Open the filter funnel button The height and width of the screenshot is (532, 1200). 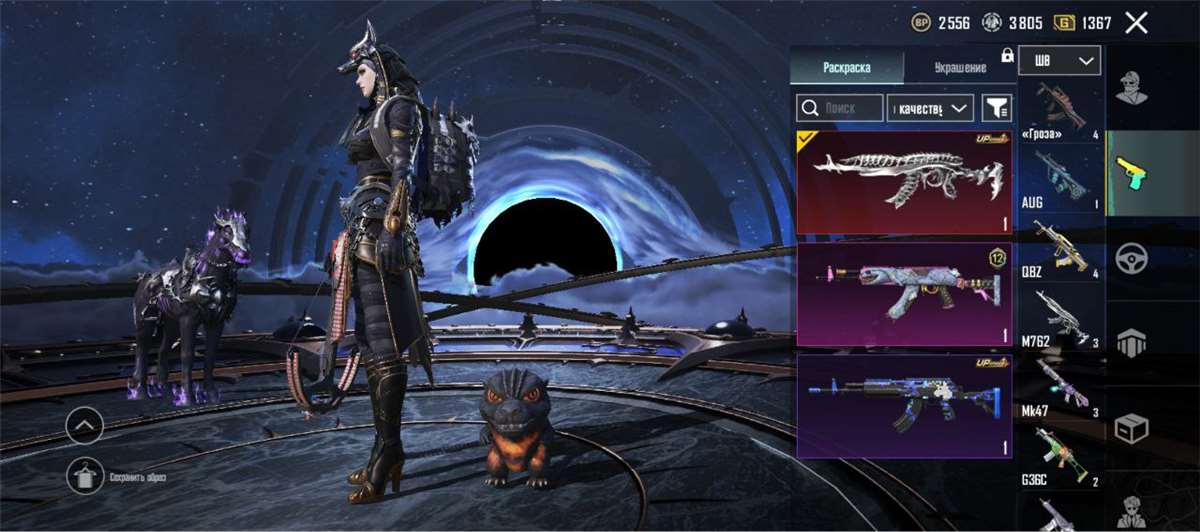996,108
